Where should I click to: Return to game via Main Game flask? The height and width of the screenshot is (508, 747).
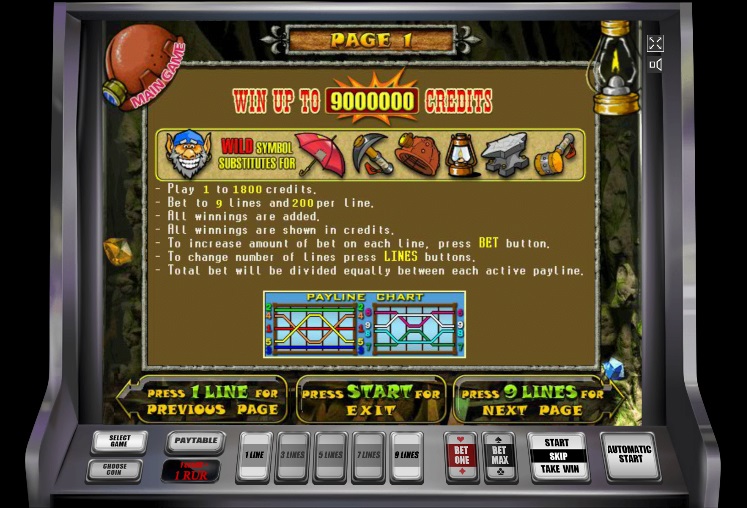click(144, 66)
